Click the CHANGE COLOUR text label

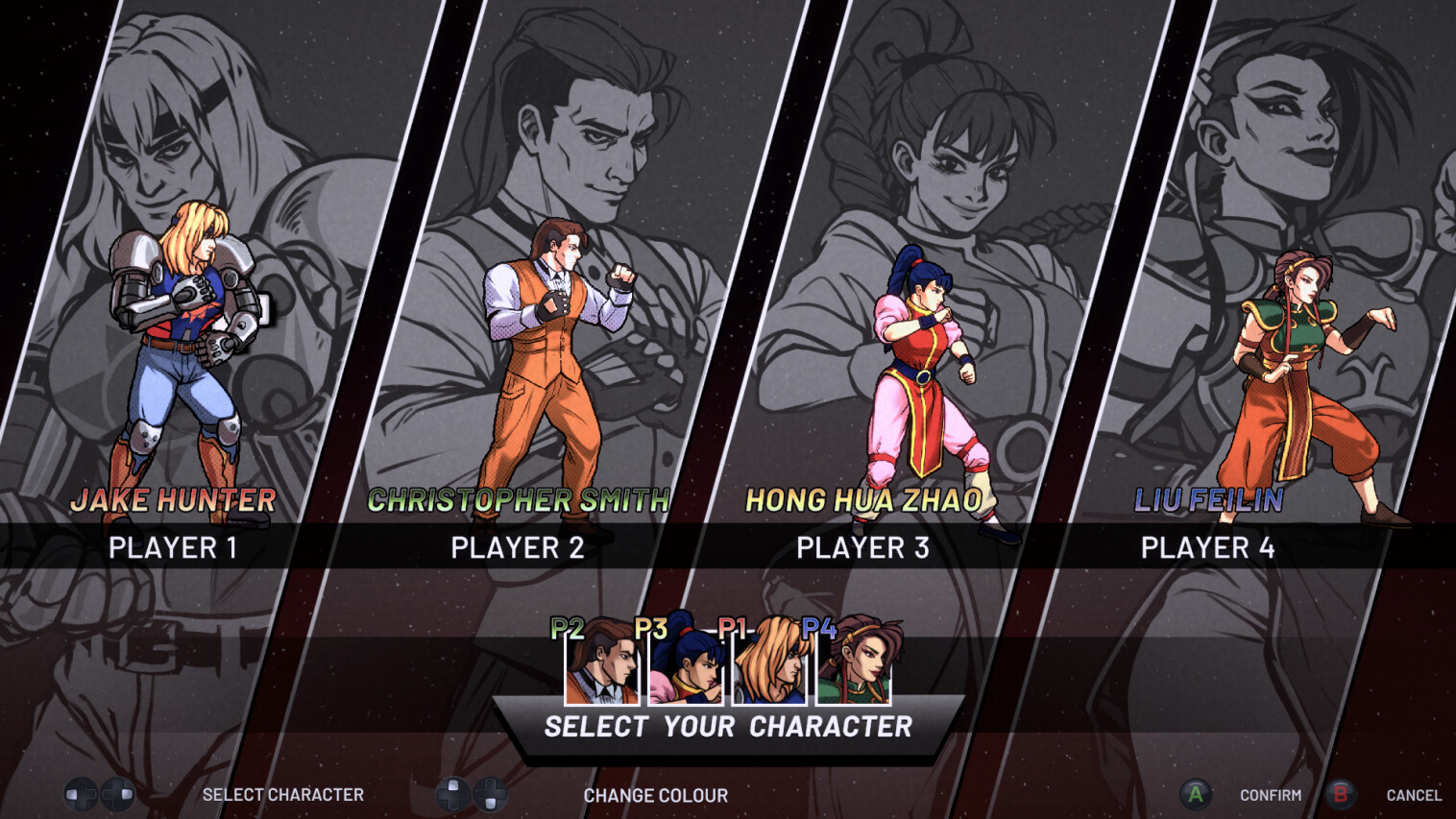pos(657,795)
